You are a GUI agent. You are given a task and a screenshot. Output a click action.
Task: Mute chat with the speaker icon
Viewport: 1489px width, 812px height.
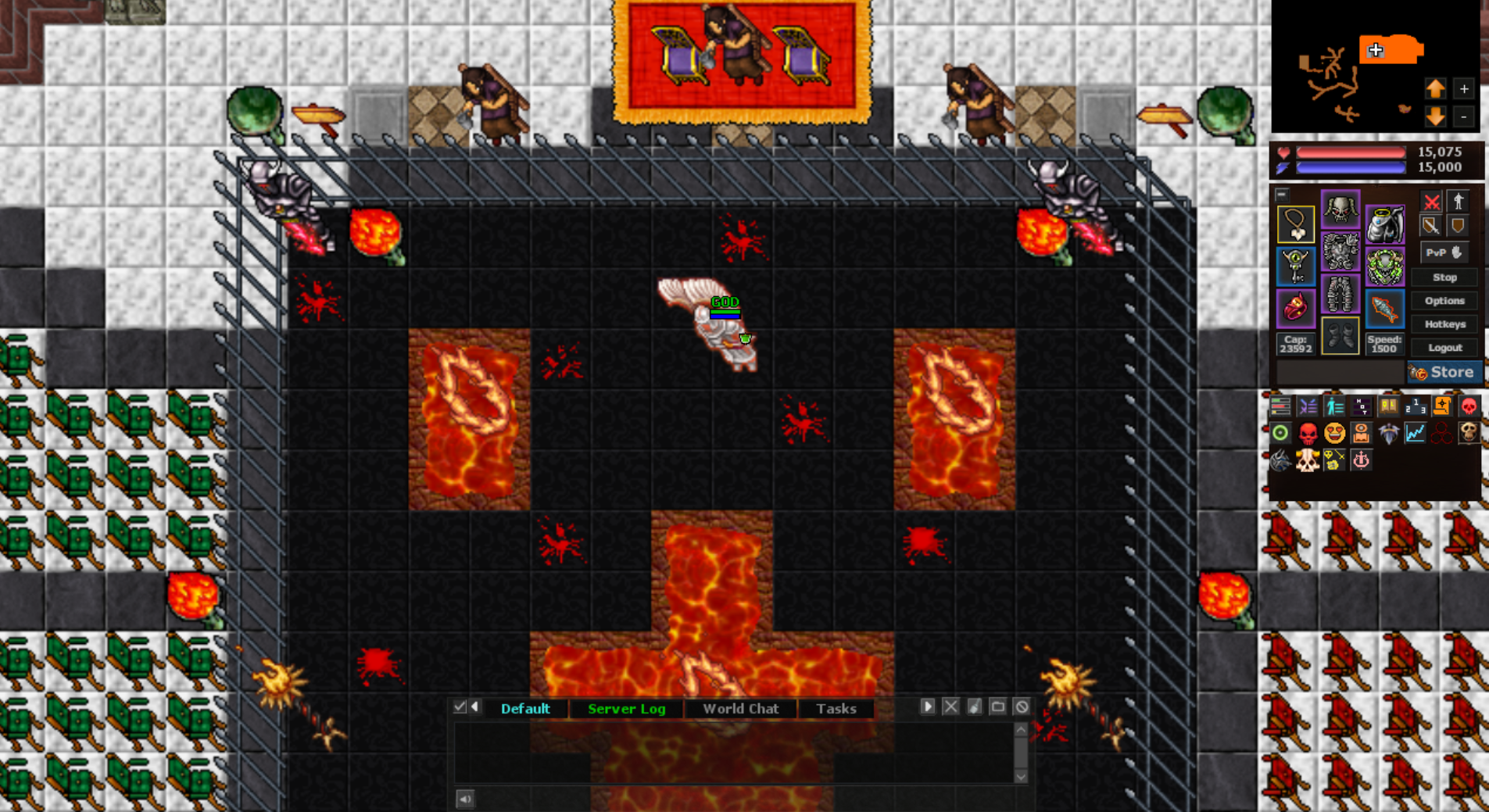467,799
